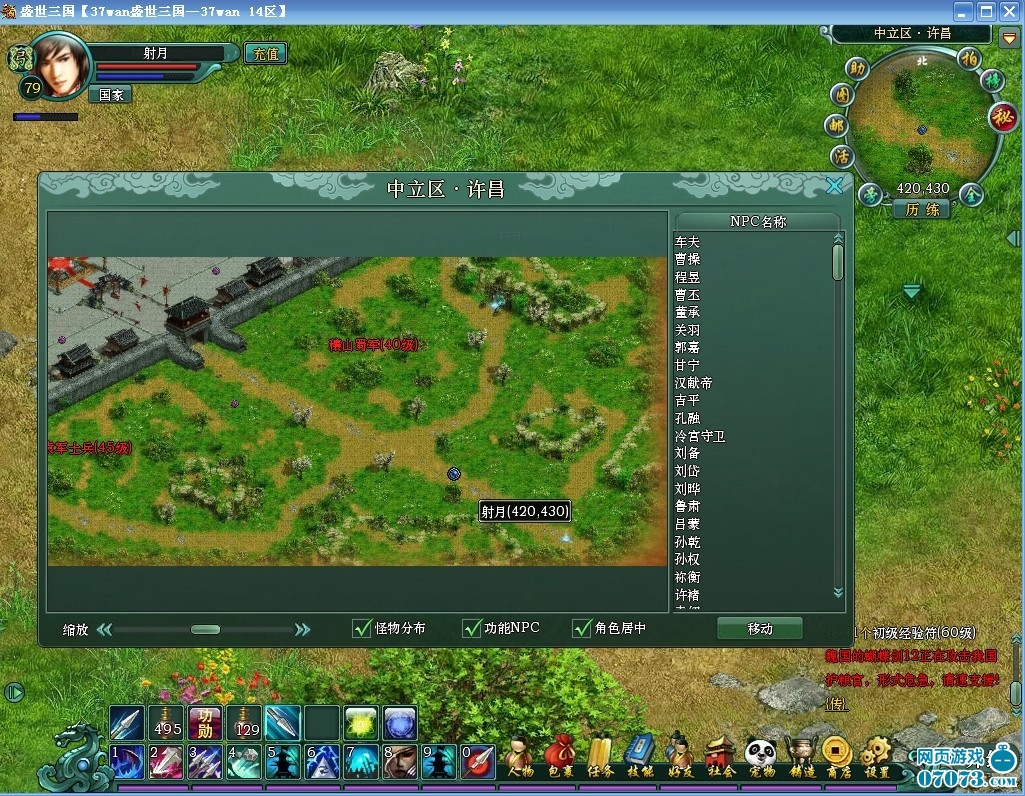Screen dimensions: 1025x796
Task: Open the 包裹 bag menu
Action: click(560, 757)
